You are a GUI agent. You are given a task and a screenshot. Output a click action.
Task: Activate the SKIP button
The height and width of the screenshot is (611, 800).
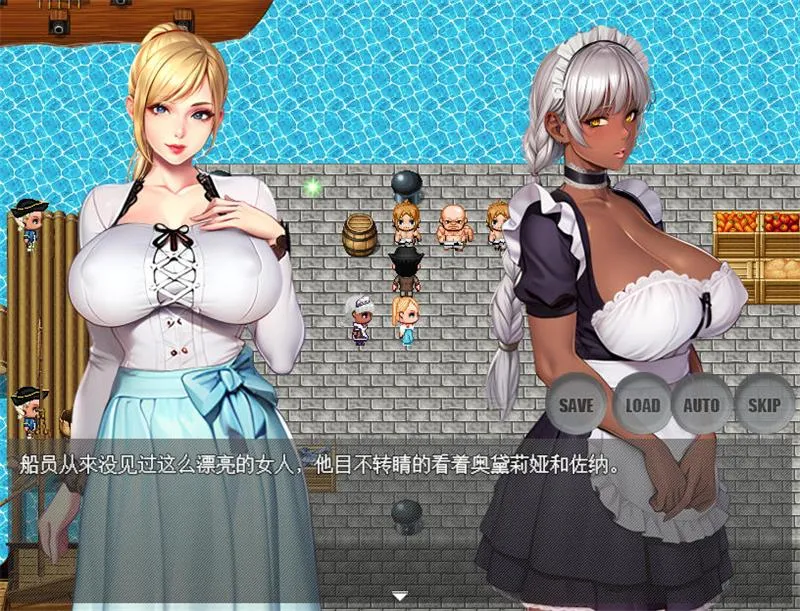764,405
